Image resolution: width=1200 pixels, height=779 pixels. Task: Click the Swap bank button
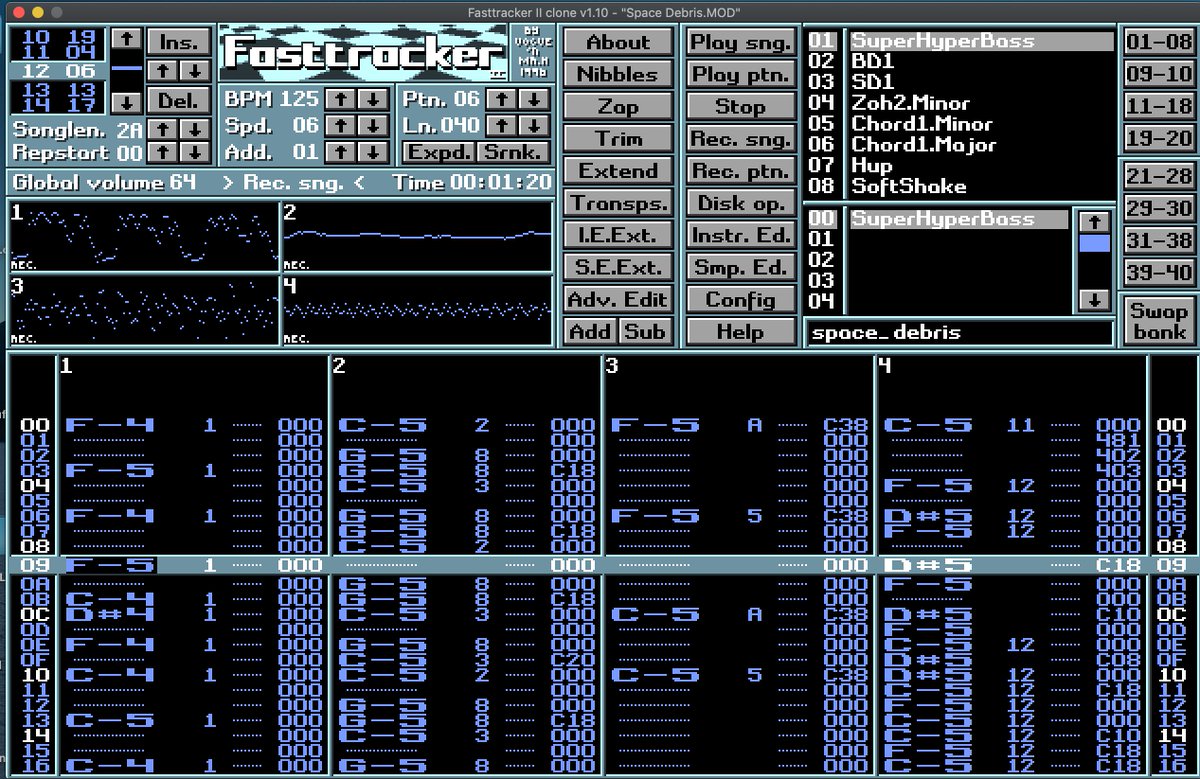tap(1159, 320)
